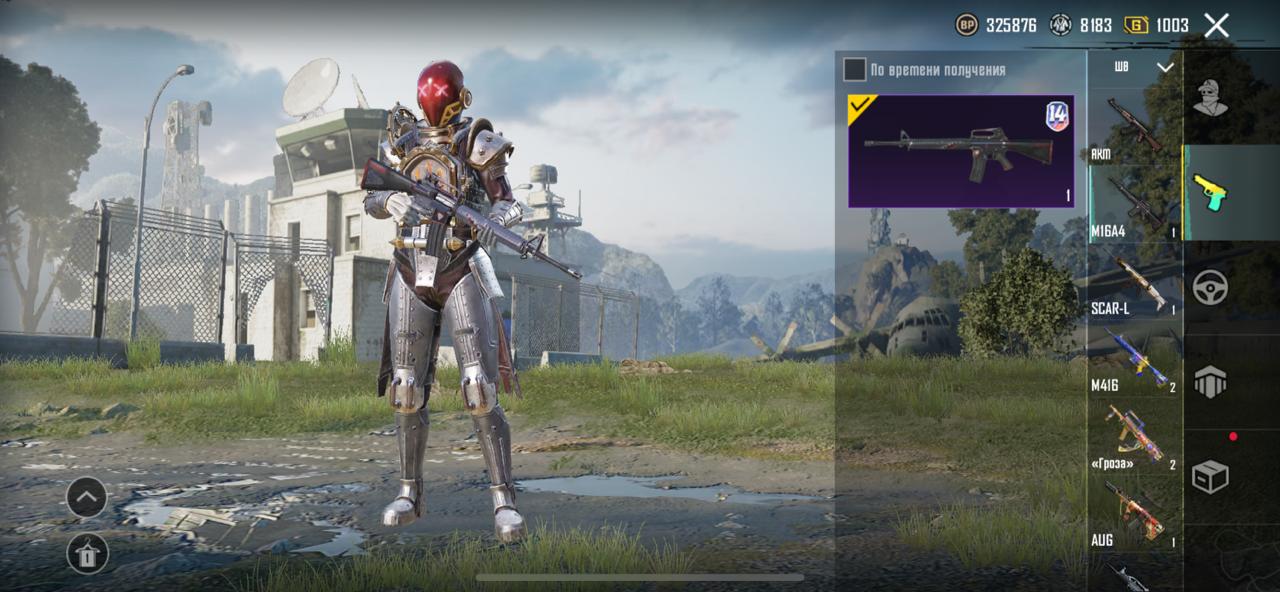Image resolution: width=1280 pixels, height=592 pixels.
Task: Tap the gold G currency icon
Action: coord(1136,25)
